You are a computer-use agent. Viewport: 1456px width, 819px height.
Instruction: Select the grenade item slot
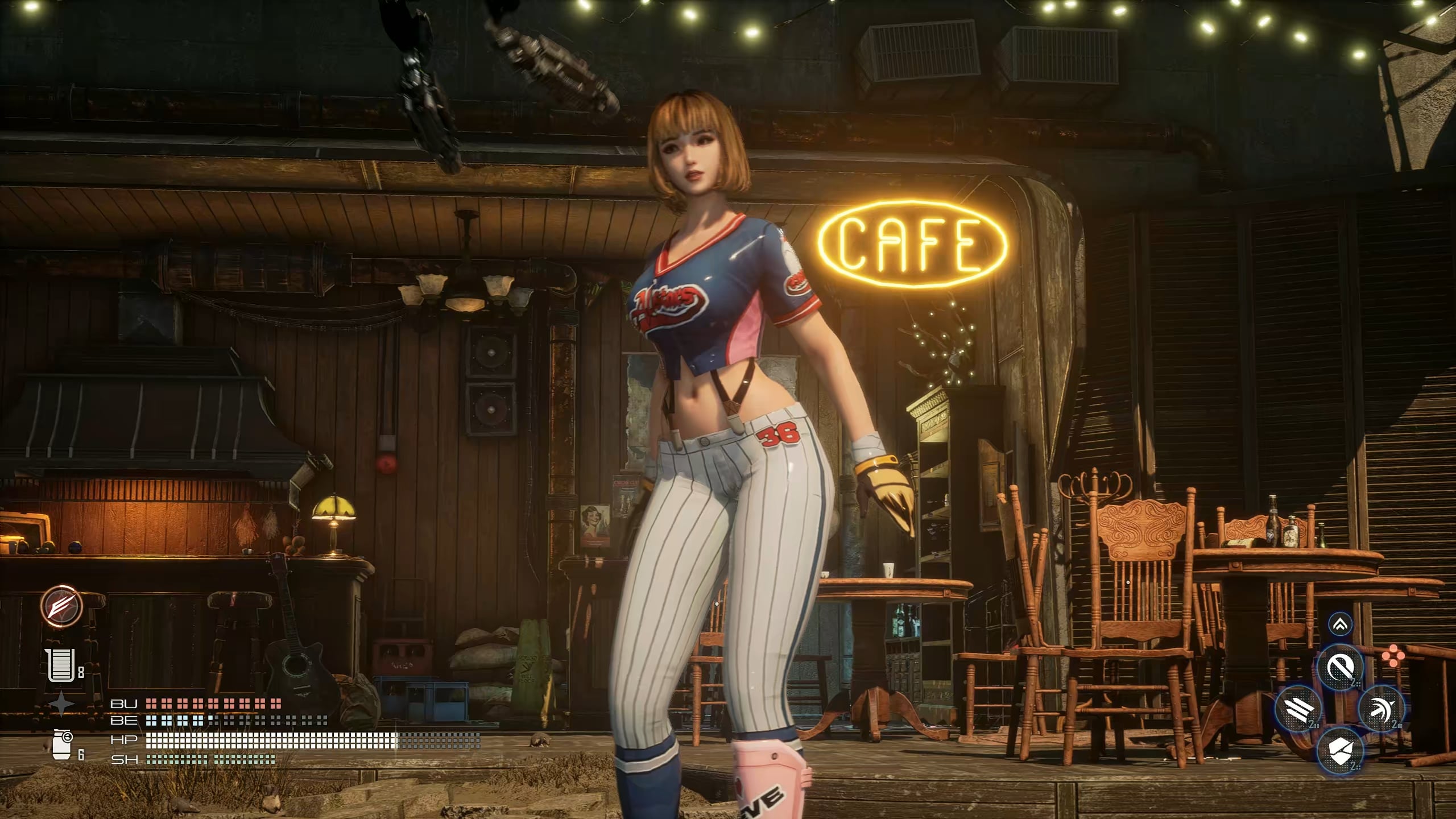coord(62,744)
